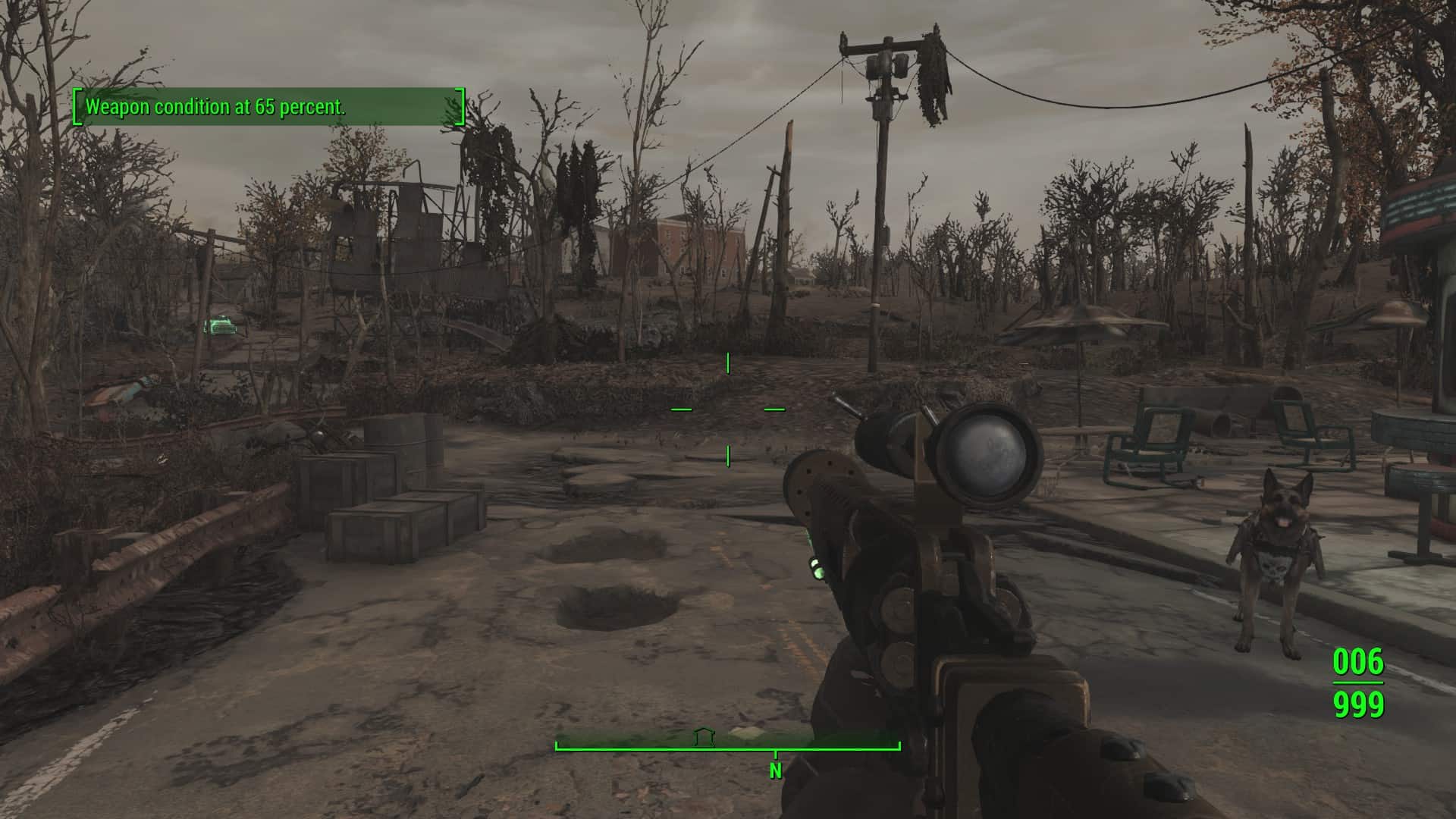Click the weapon condition notification box

tap(268, 107)
